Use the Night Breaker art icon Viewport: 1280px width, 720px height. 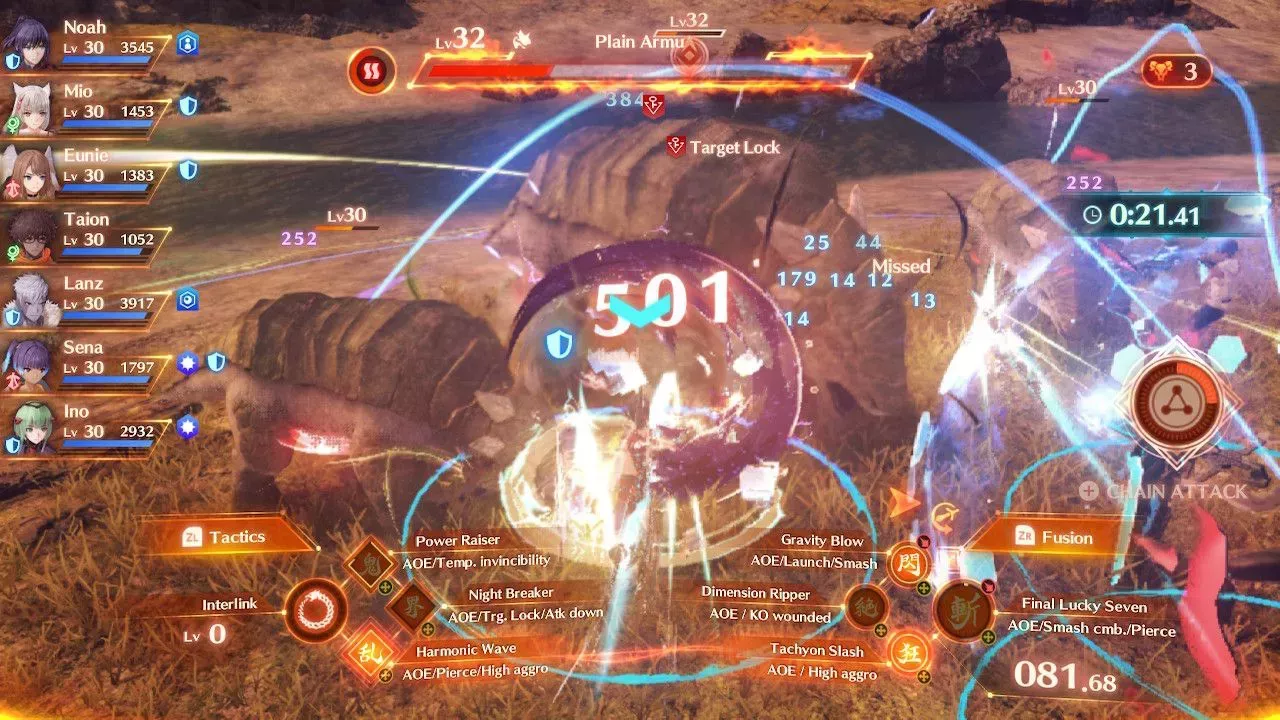(410, 605)
